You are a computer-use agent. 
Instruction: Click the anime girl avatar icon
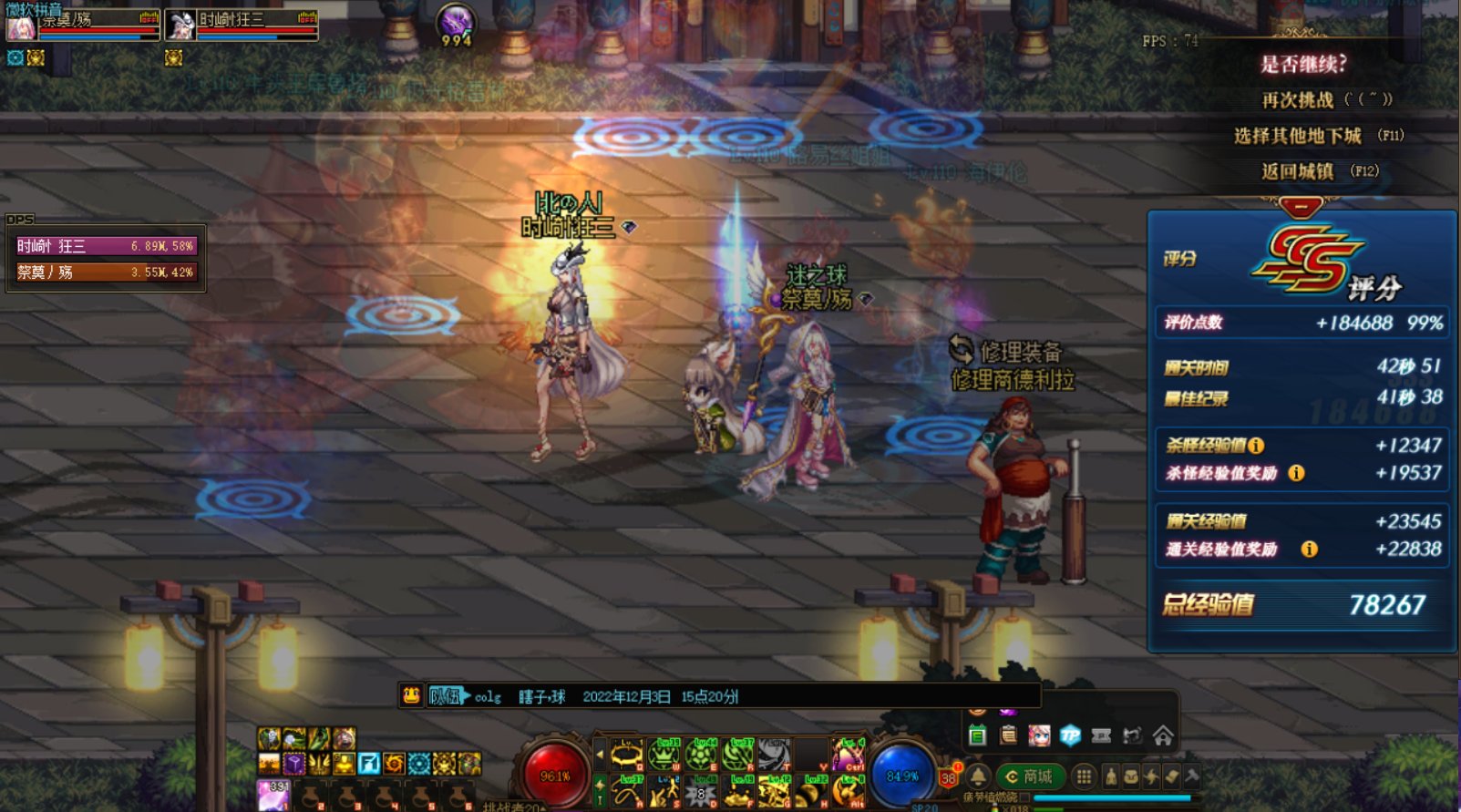pyautogui.click(x=1040, y=735)
